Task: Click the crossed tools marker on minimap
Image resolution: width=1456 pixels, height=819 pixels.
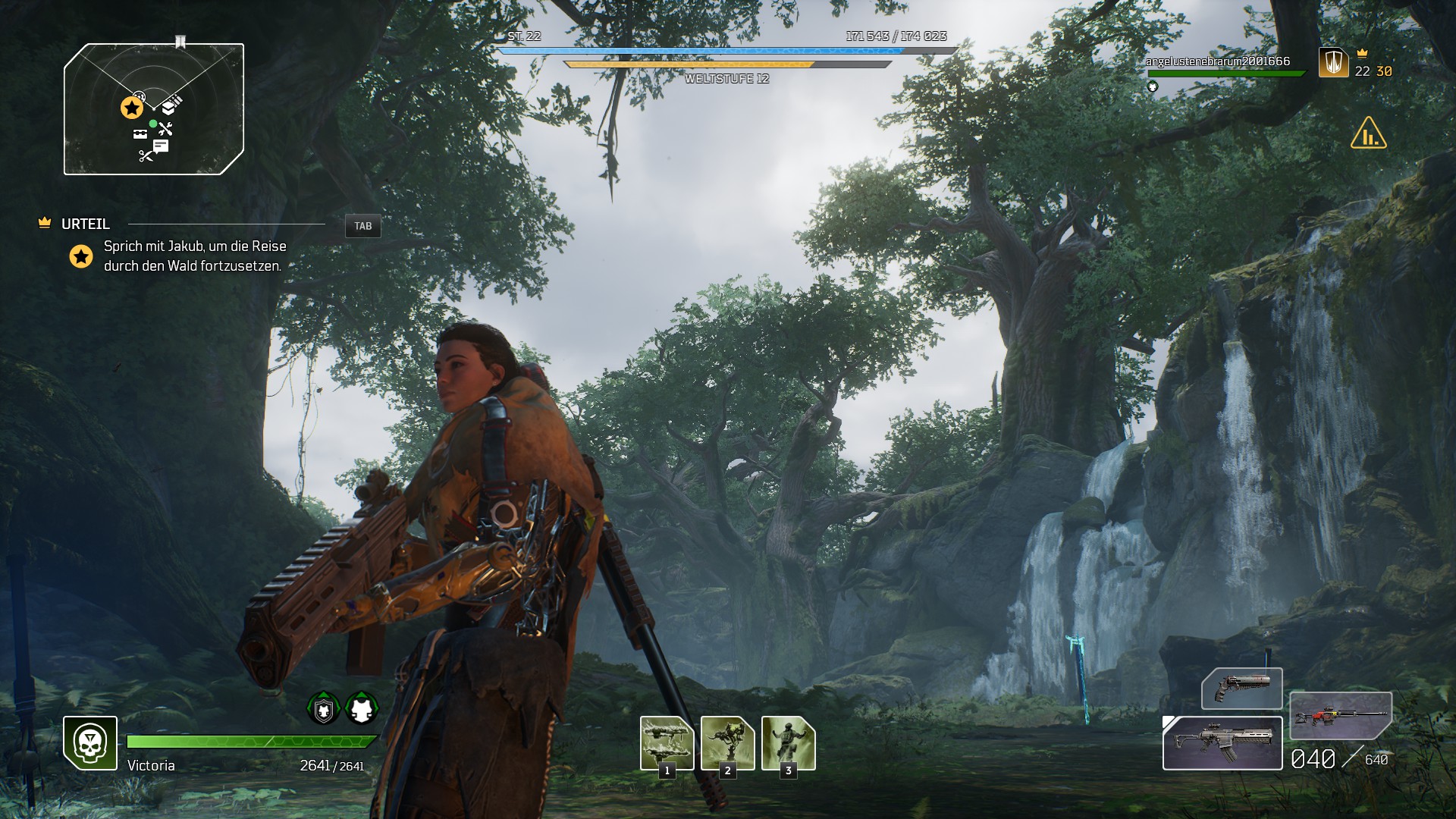Action: coord(165,129)
